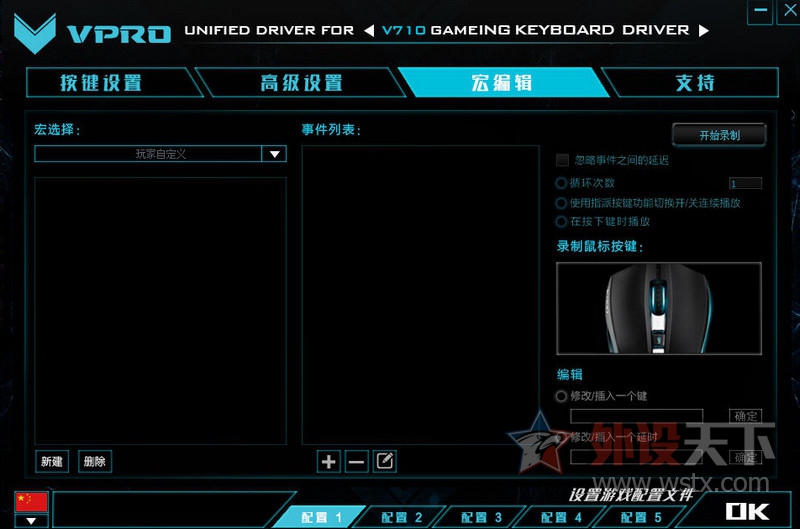
Task: Select profile 配置 5
Action: (640, 517)
